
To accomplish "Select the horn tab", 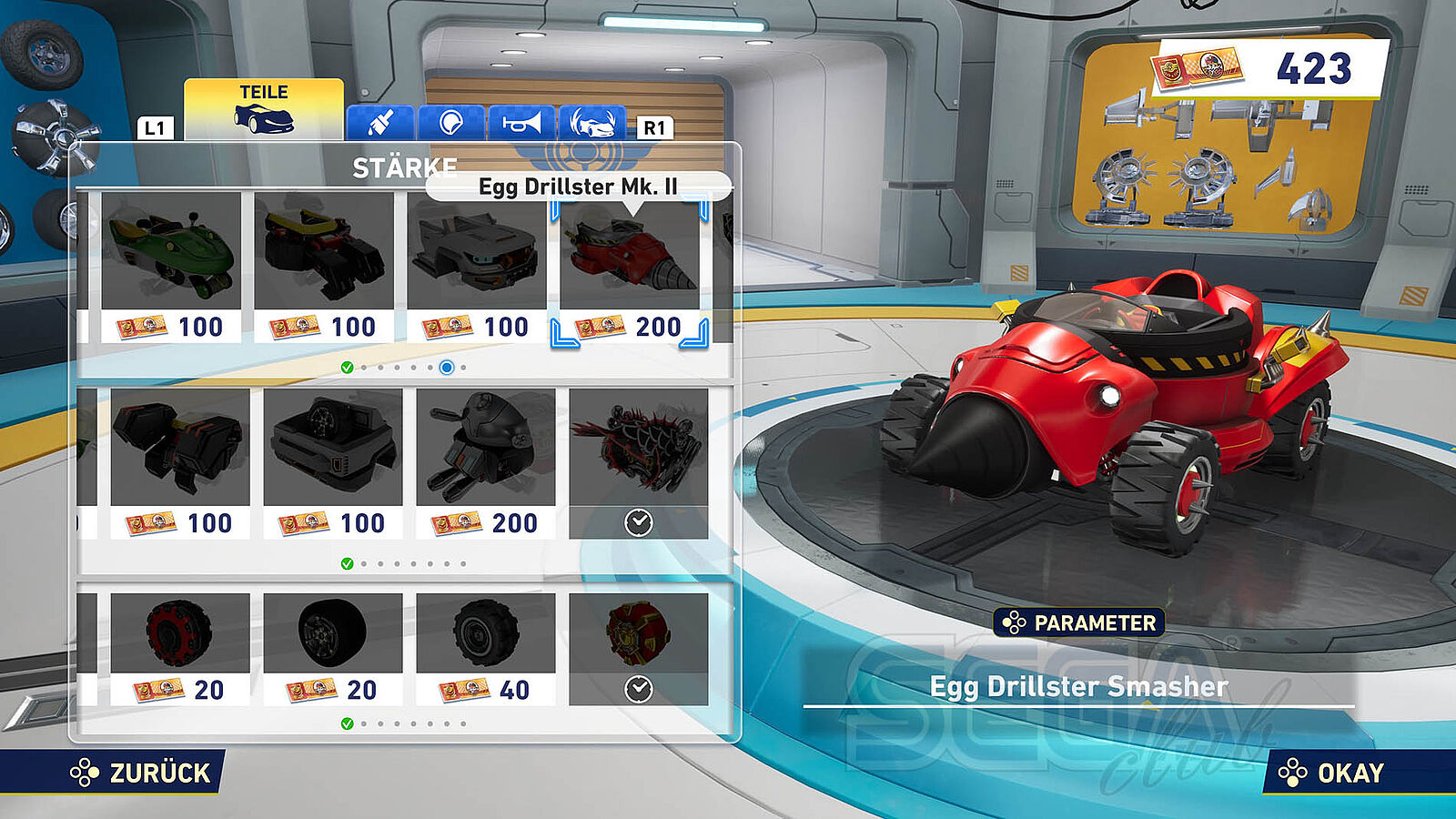I will 521,123.
